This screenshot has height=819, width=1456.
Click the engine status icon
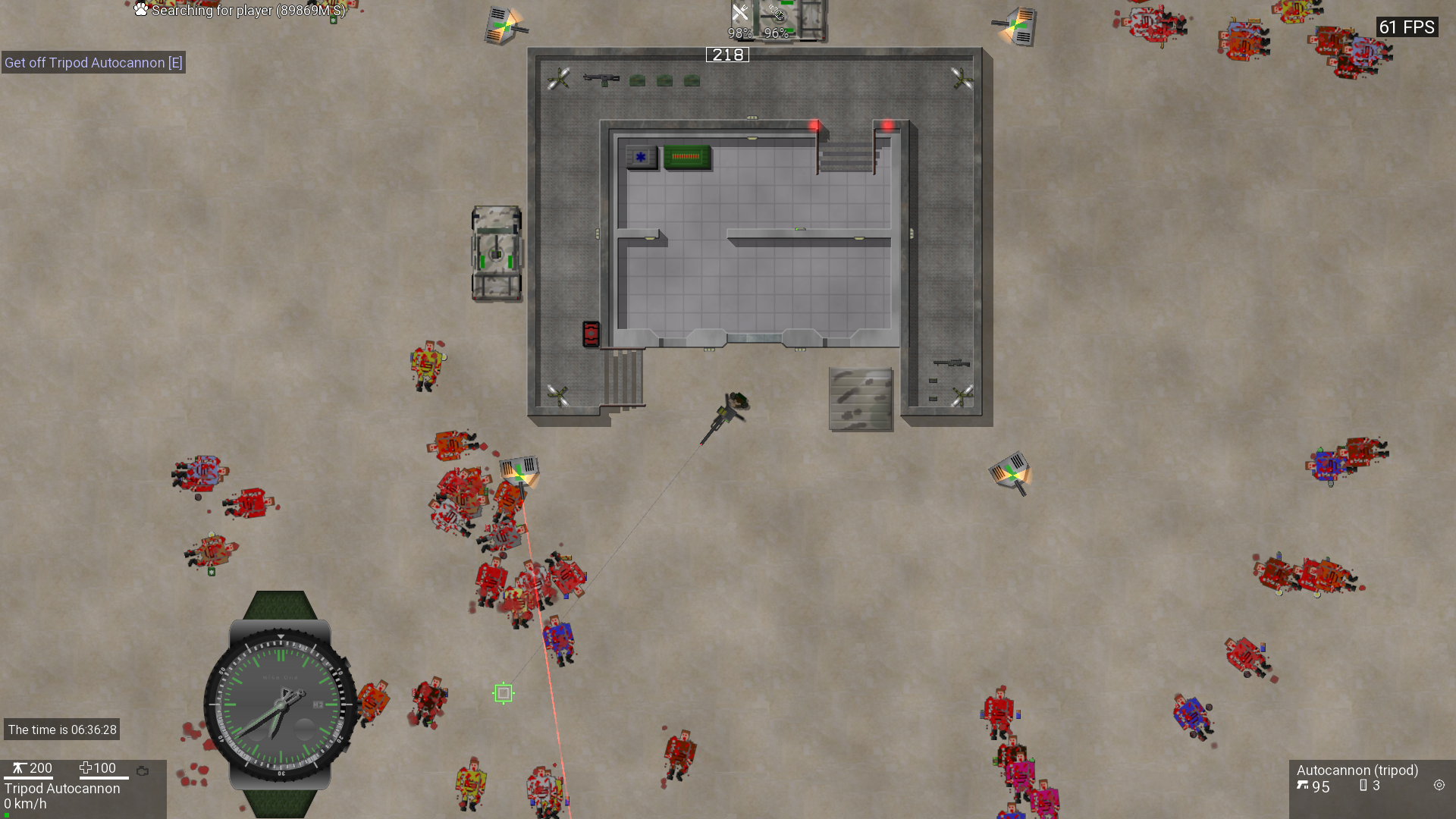tap(143, 770)
